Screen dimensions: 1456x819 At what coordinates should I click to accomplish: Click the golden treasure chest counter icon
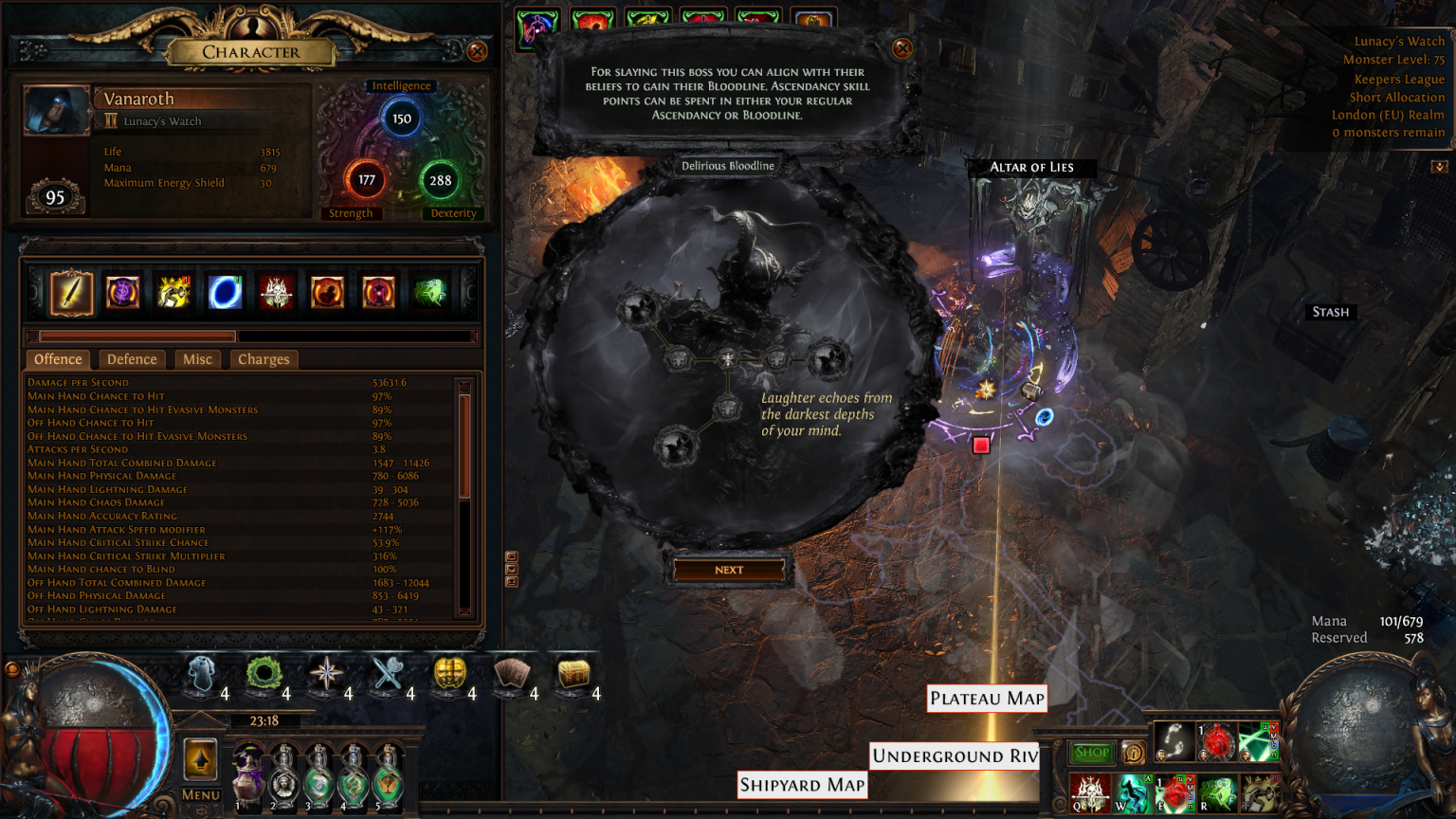click(x=573, y=675)
